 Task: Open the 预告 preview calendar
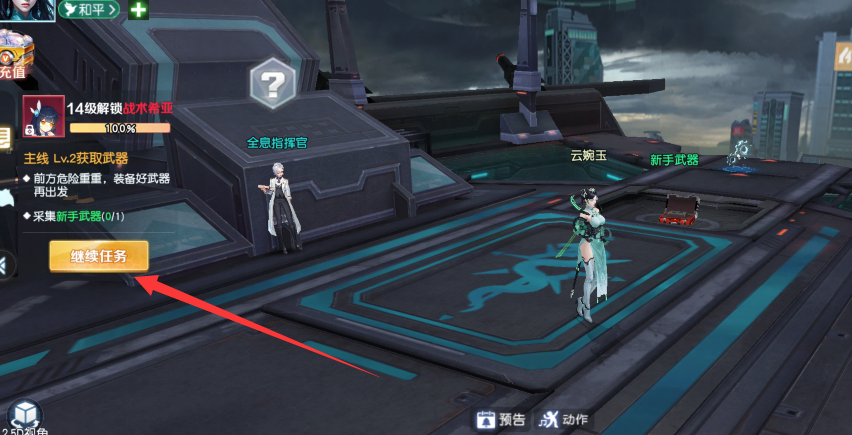[x=501, y=420]
